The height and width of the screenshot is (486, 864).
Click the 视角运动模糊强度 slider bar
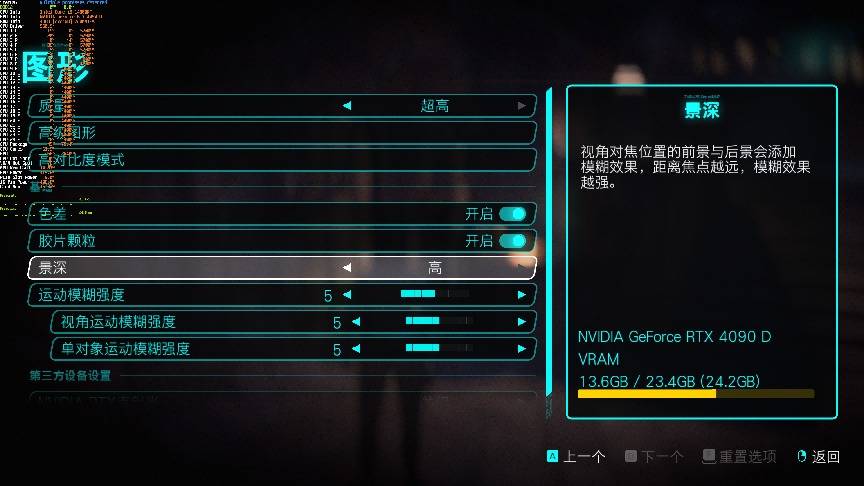coord(438,322)
